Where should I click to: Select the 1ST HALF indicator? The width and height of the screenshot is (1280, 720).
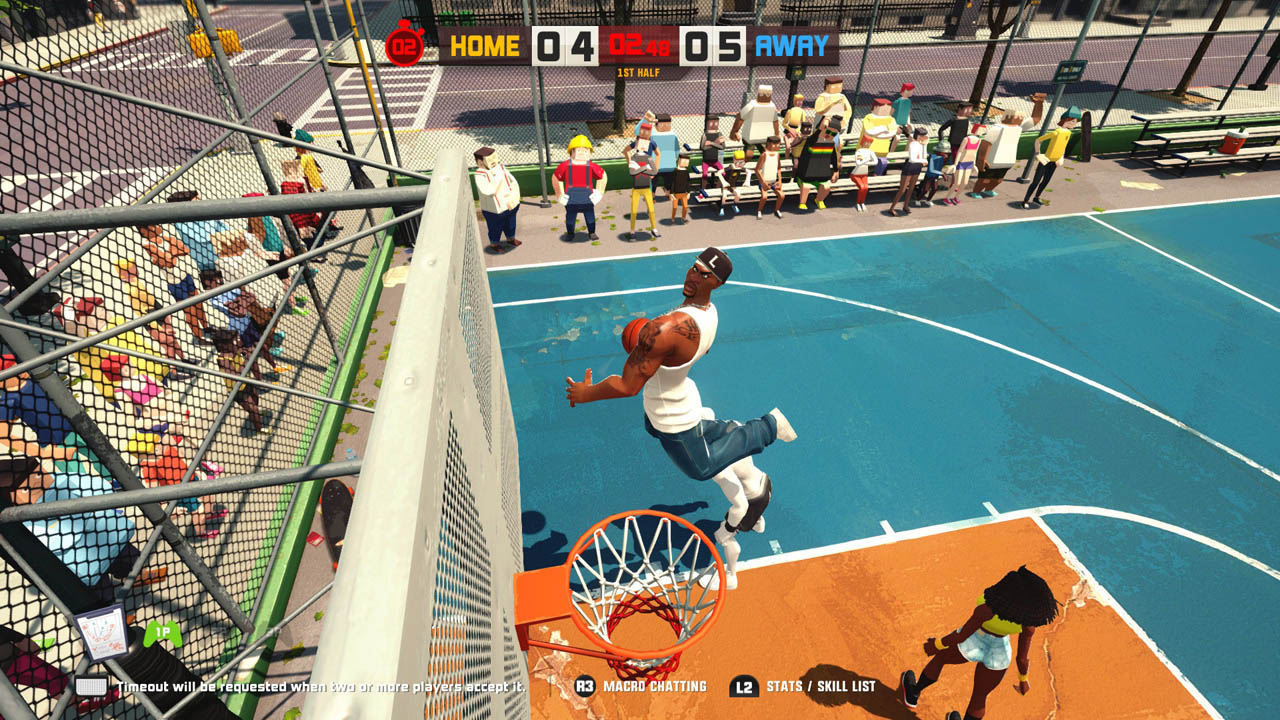pos(638,73)
